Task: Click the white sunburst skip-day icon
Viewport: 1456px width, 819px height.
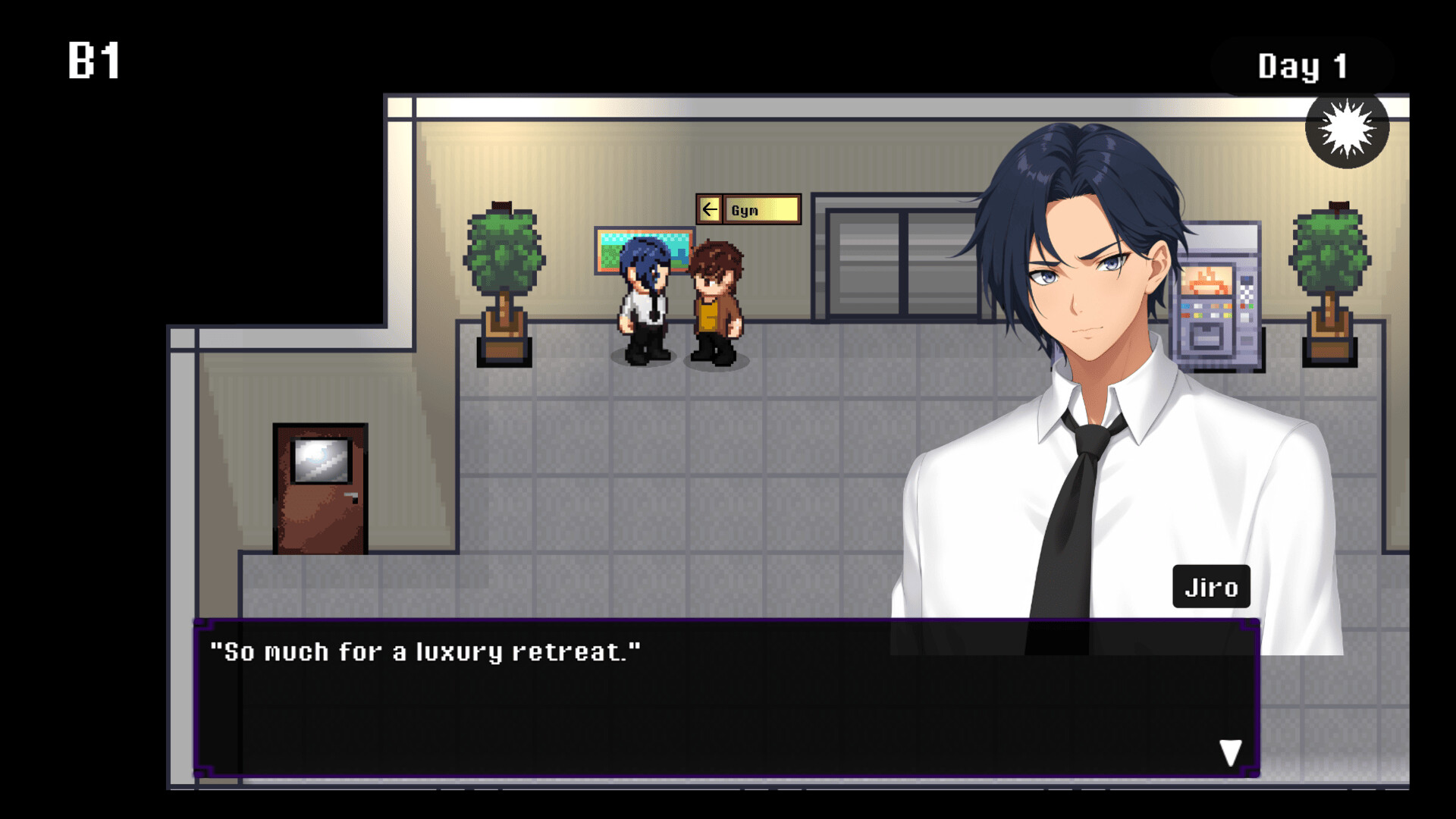Action: click(1347, 127)
